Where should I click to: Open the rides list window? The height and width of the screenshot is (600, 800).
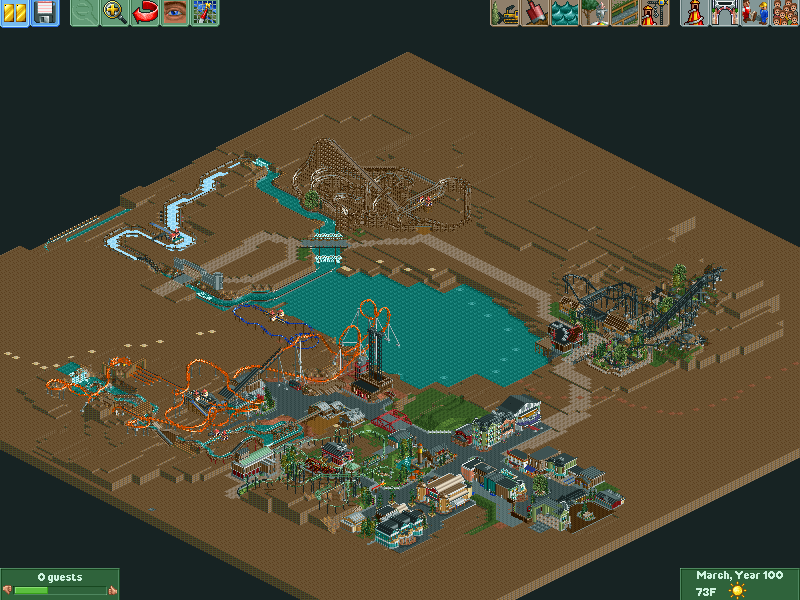pyautogui.click(x=693, y=13)
